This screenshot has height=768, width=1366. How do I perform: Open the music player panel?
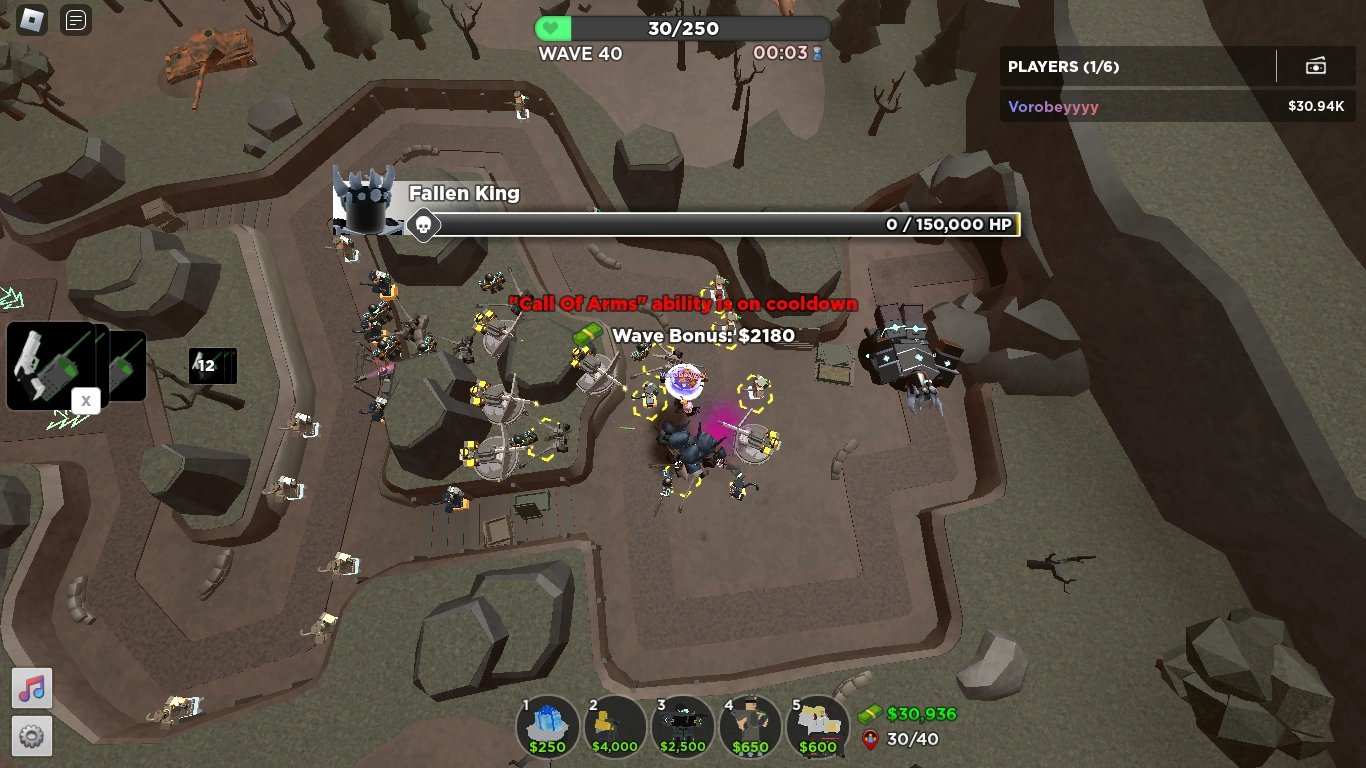pyautogui.click(x=32, y=688)
